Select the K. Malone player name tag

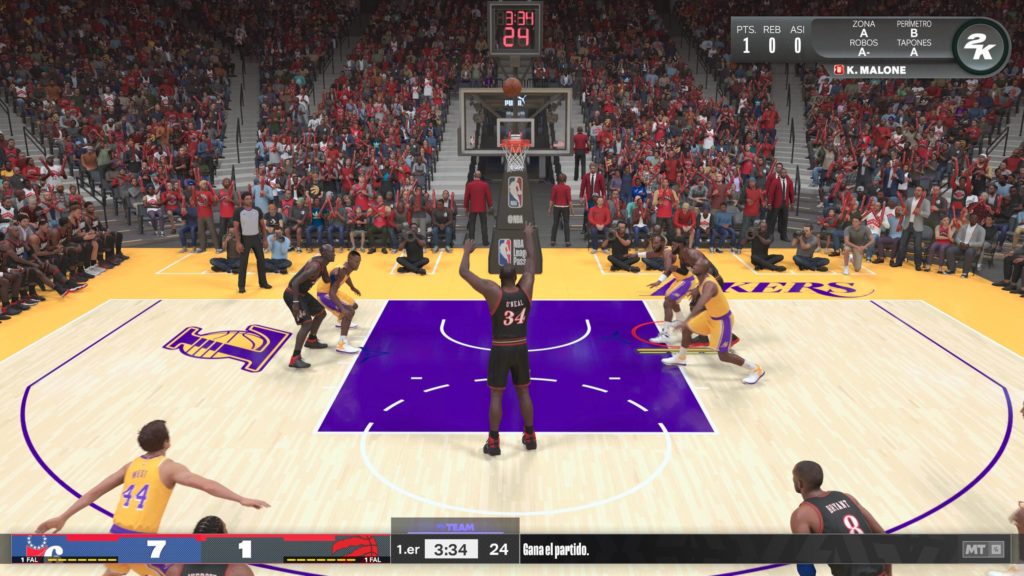coord(870,70)
